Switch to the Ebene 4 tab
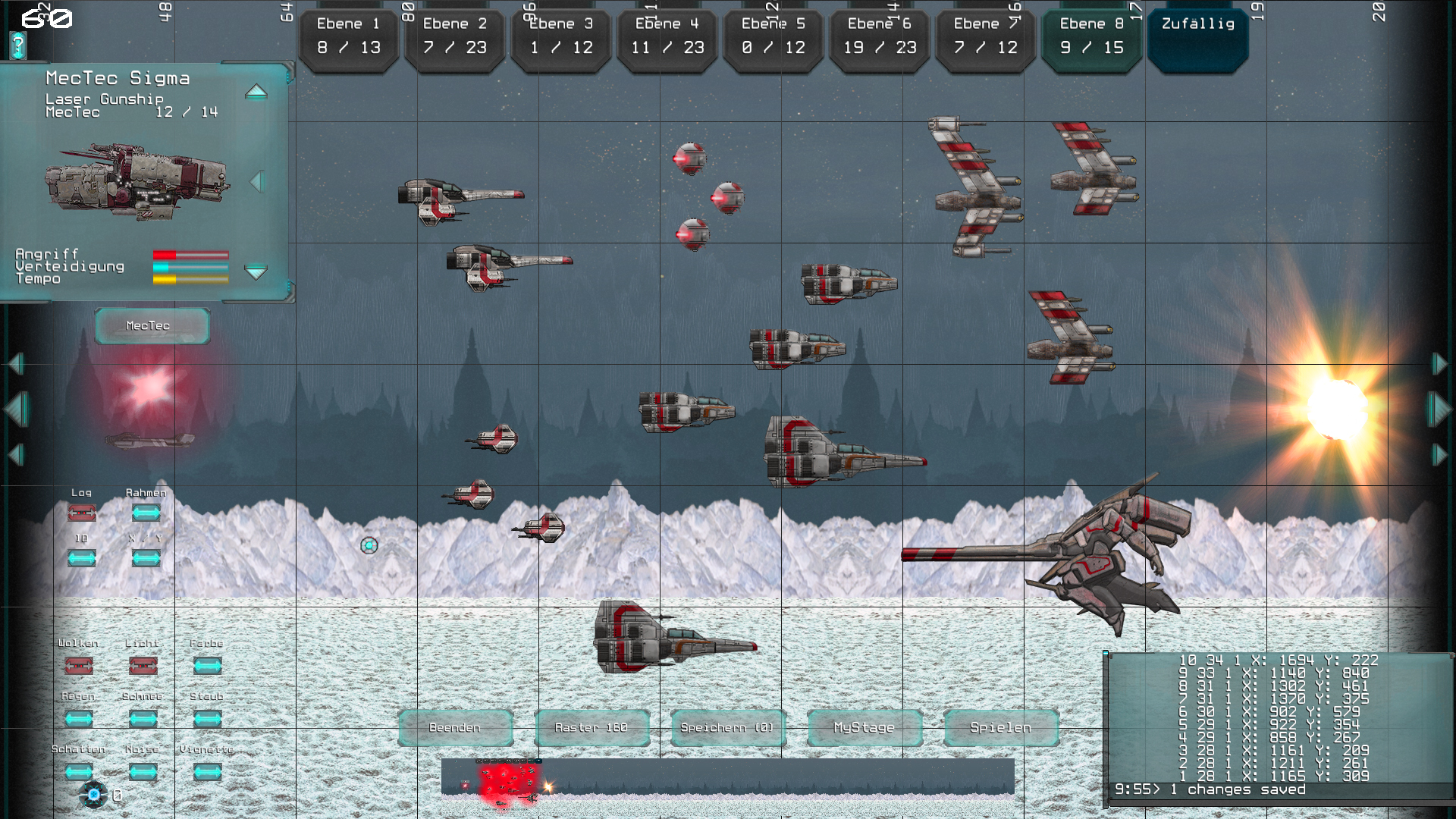Image resolution: width=1456 pixels, height=819 pixels. pos(667,36)
